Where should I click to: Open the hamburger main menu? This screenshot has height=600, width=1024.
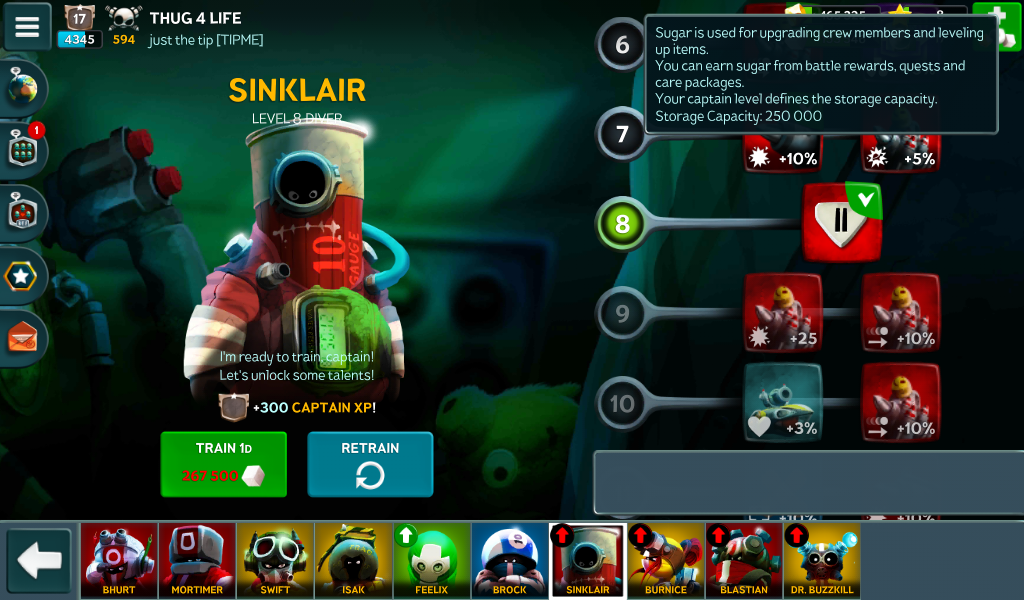(x=27, y=27)
